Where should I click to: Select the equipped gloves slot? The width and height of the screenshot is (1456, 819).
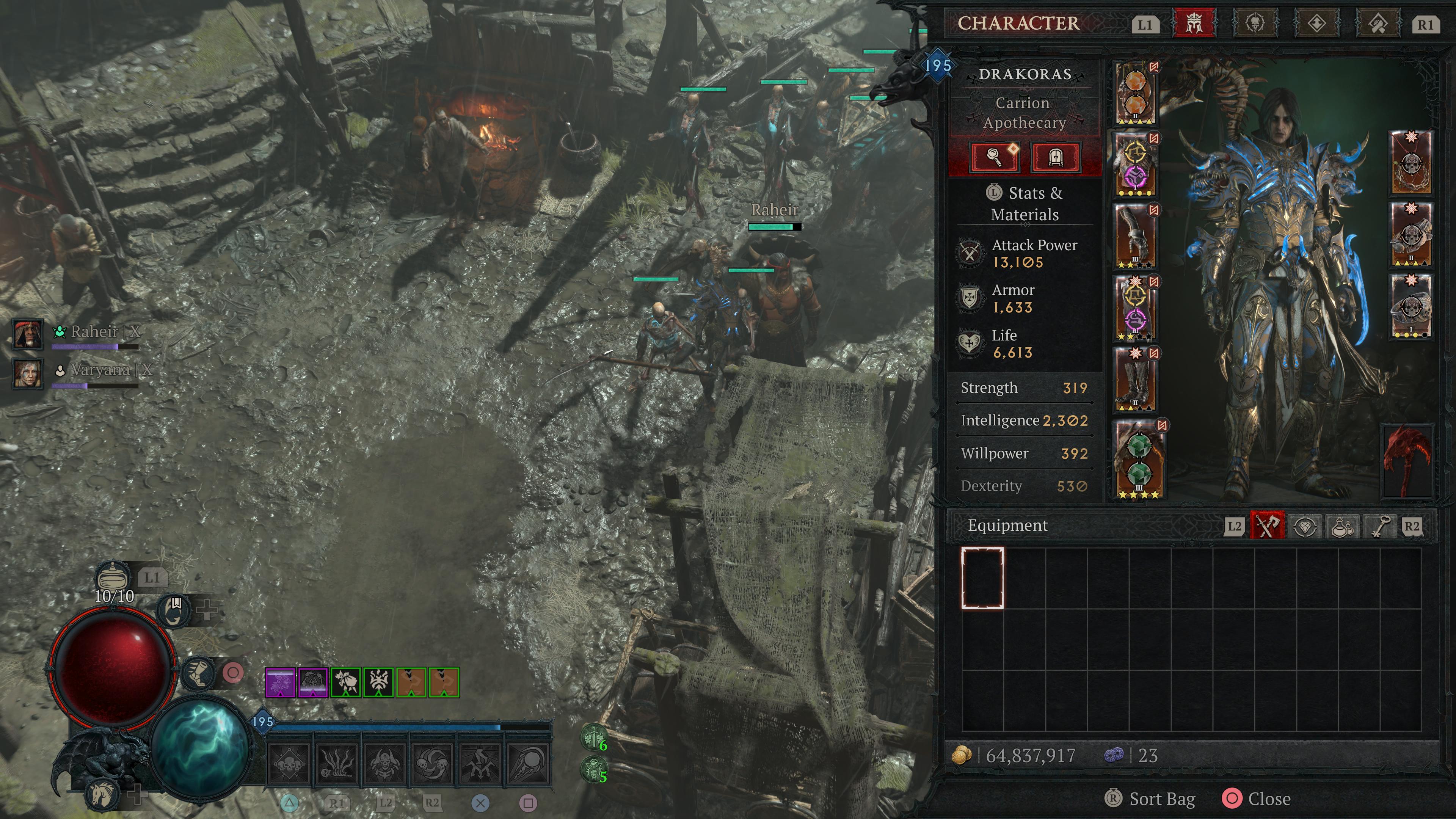click(x=1135, y=236)
